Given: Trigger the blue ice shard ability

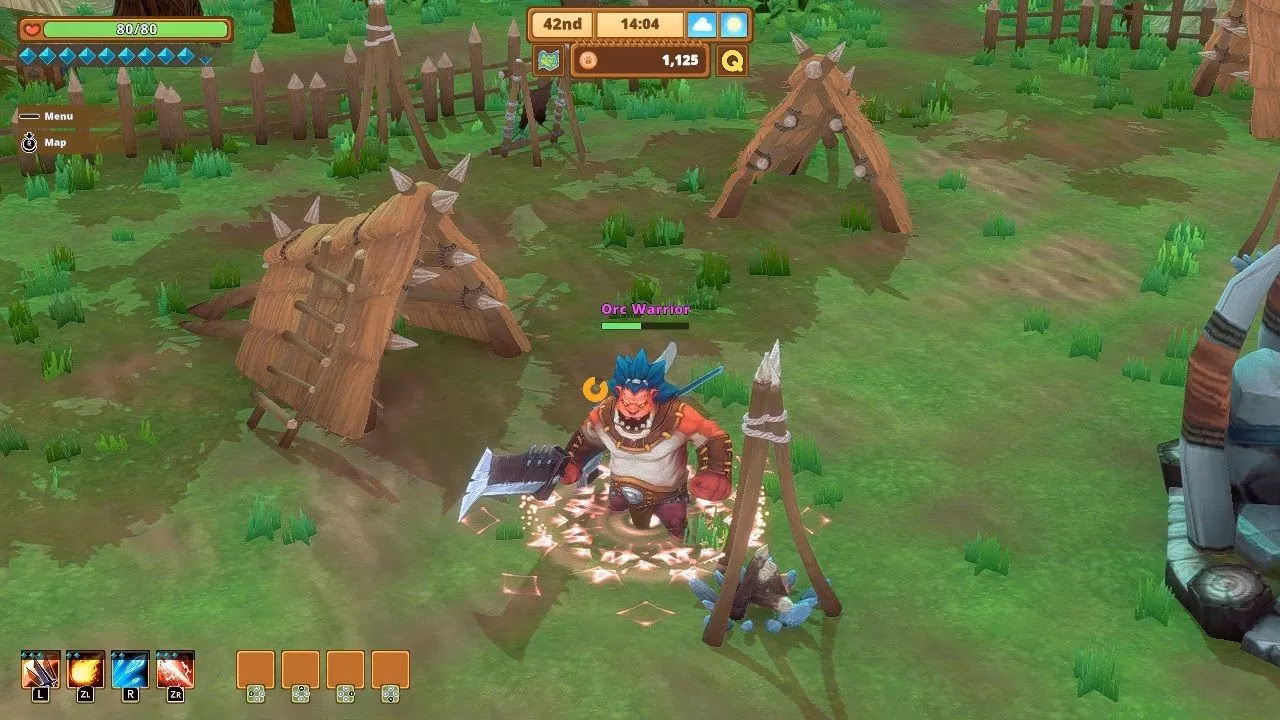Looking at the screenshot, I should click(x=130, y=670).
